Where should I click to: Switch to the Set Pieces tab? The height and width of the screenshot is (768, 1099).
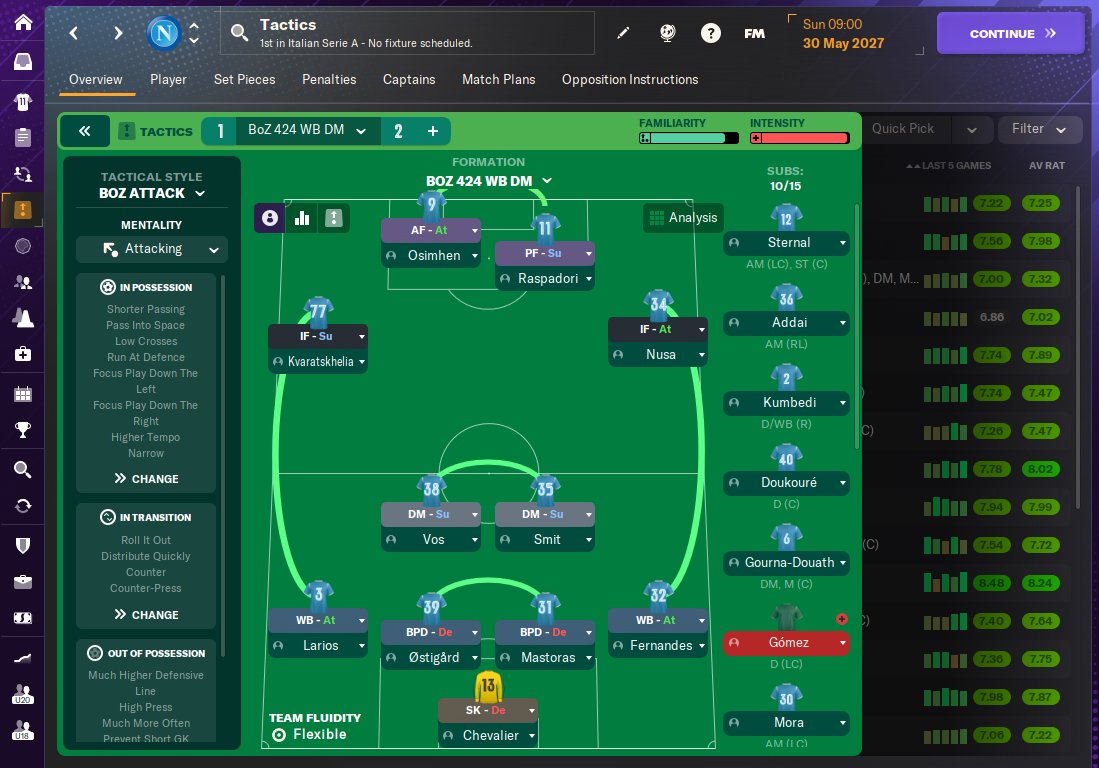pyautogui.click(x=244, y=80)
